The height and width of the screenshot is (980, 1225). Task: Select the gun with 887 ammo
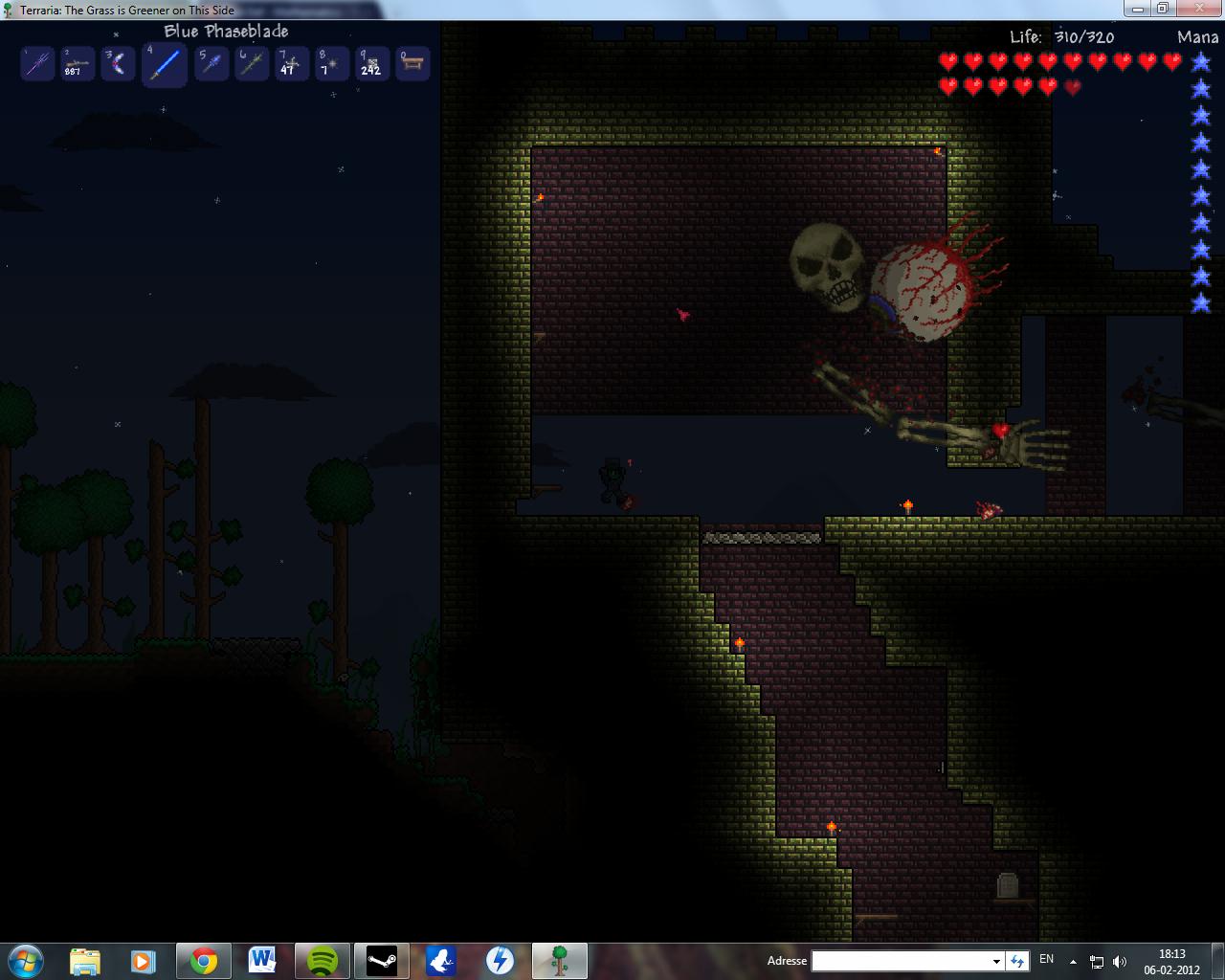point(78,64)
